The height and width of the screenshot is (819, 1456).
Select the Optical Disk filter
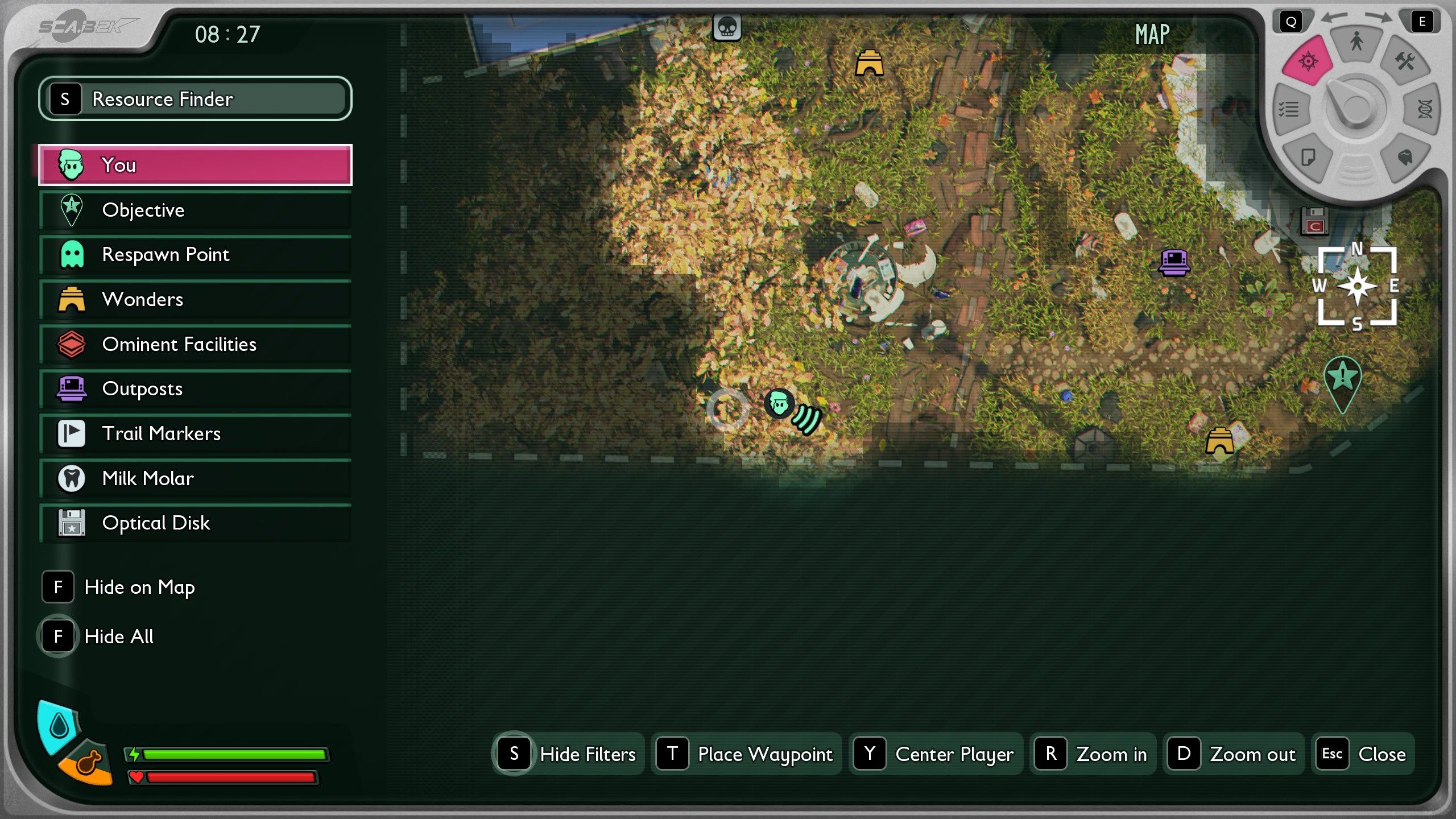tap(195, 523)
